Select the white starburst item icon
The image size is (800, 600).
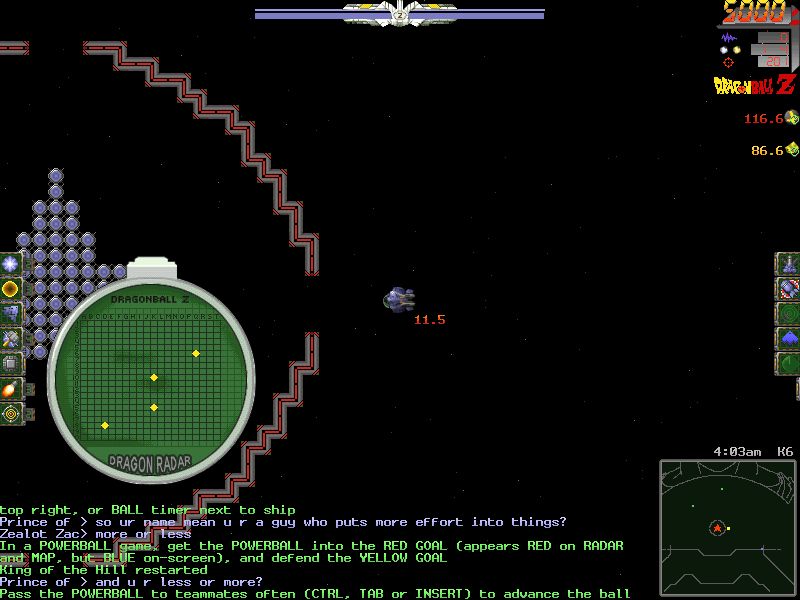pos(10,264)
